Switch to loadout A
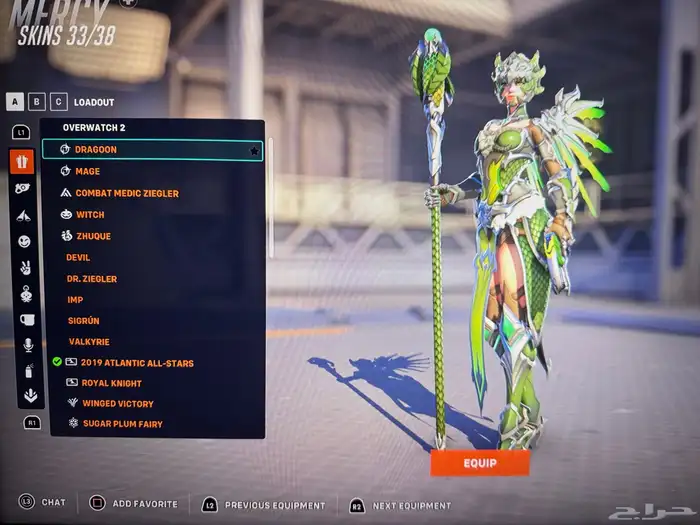The height and width of the screenshot is (525, 700). click(16, 101)
